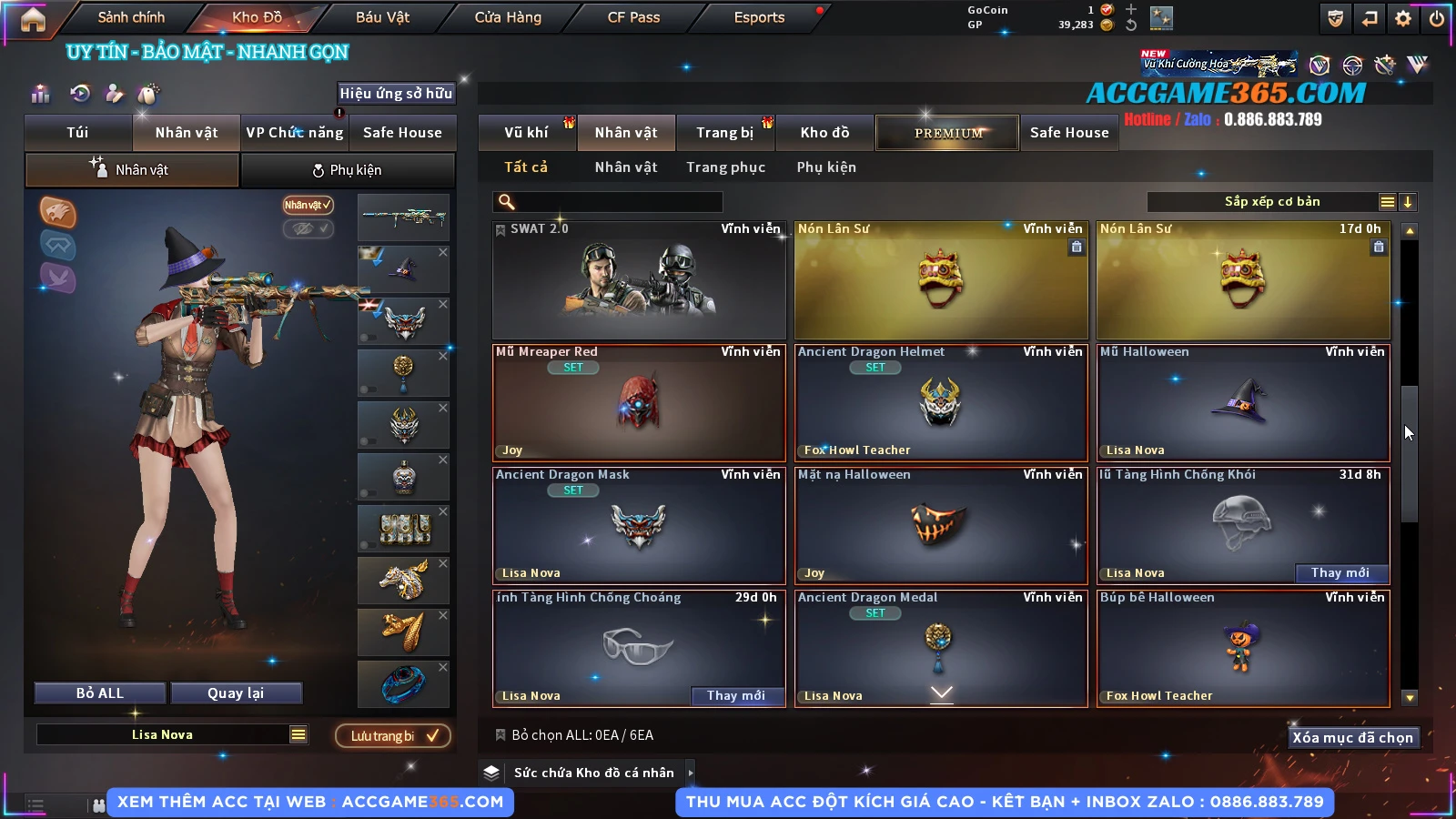The image size is (1456, 819).
Task: Click Xóa mục đã chọn button
Action: pos(1352,737)
